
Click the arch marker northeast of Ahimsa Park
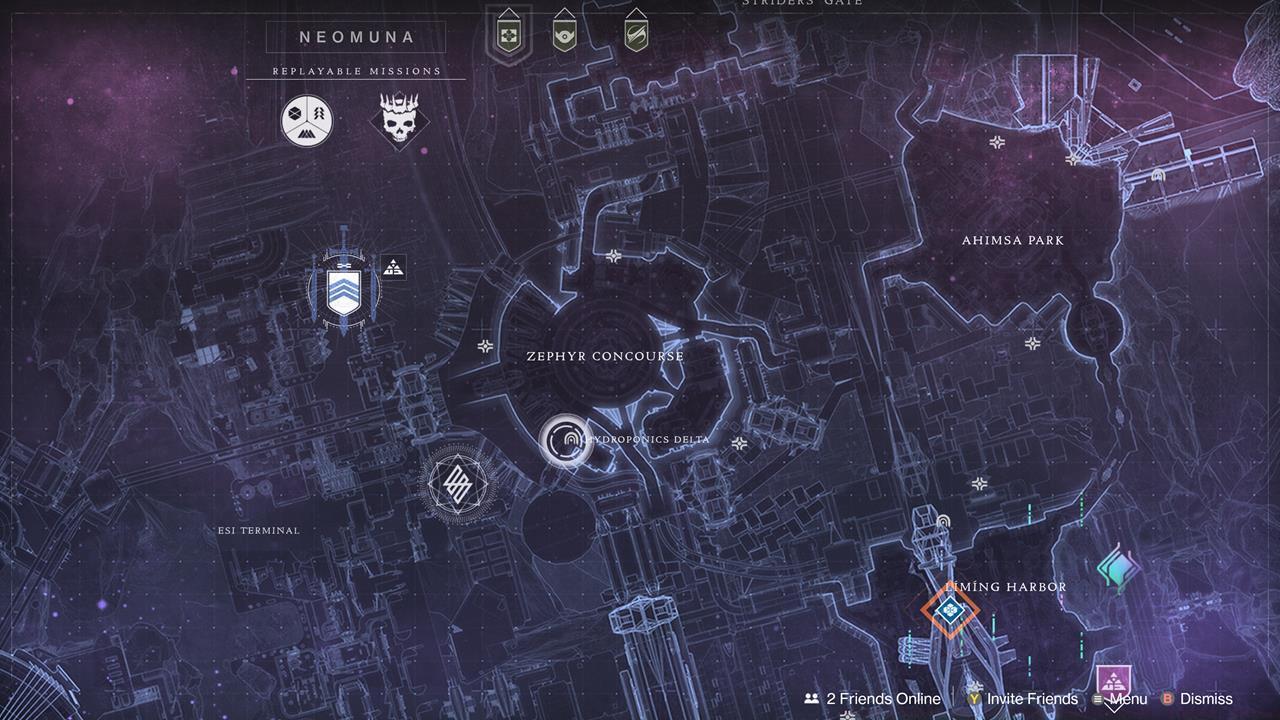(x=1158, y=176)
